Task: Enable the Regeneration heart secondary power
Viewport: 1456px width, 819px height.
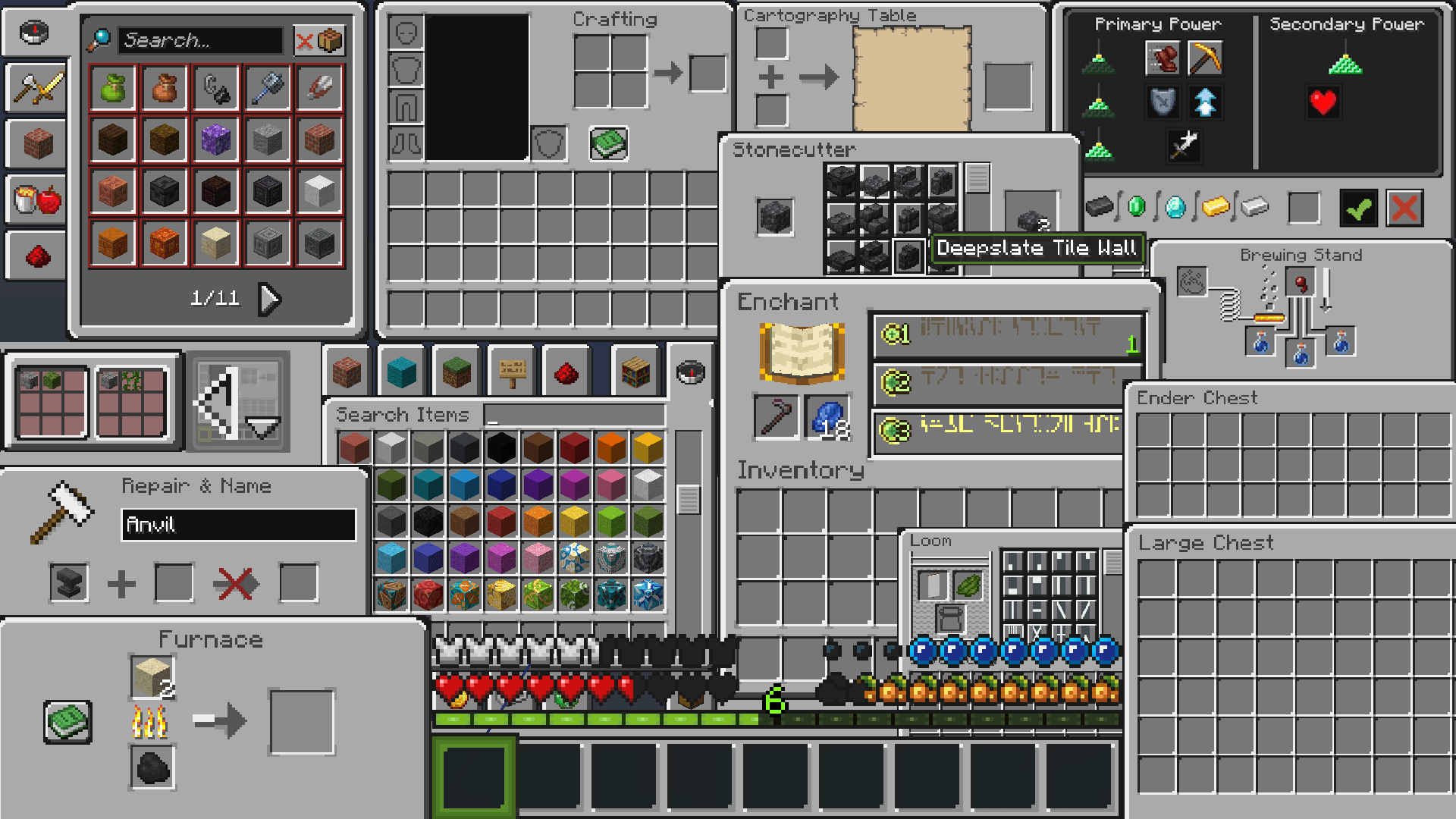Action: point(1323,102)
